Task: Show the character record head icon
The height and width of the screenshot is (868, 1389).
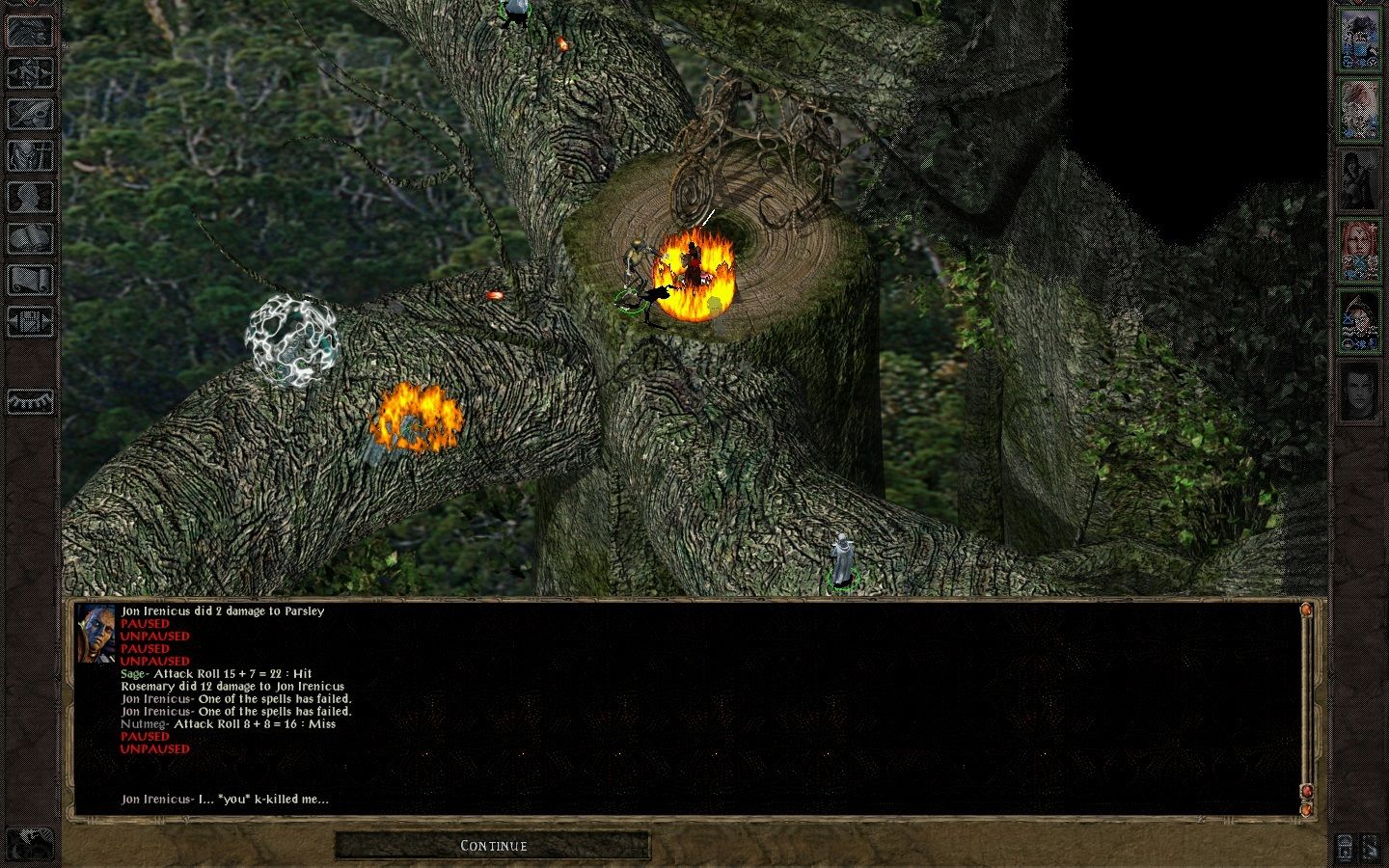Action: (x=31, y=198)
